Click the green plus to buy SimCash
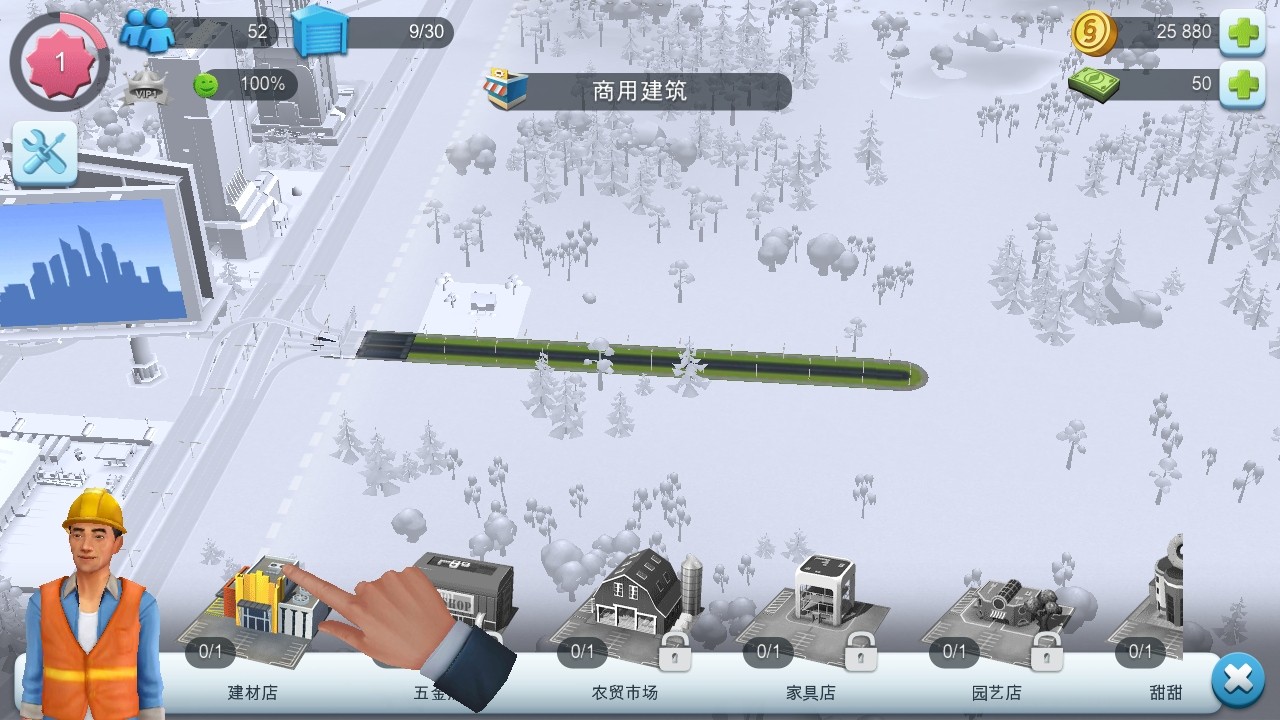Viewport: 1280px width, 720px height. 1242,84
